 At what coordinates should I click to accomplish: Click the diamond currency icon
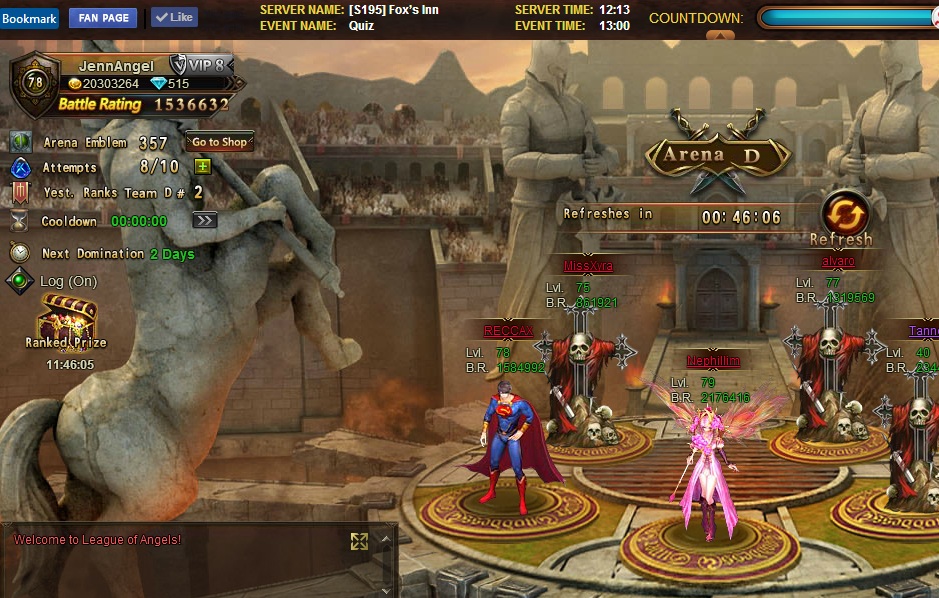pos(158,84)
